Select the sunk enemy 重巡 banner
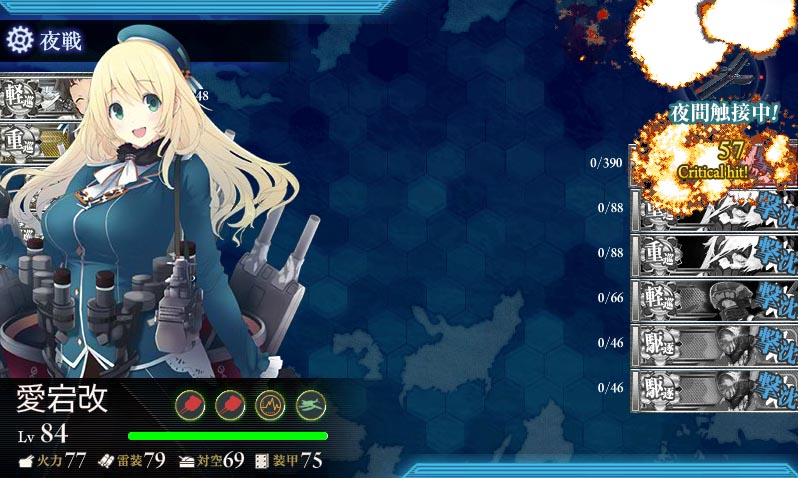The width and height of the screenshot is (798, 478). pos(714,252)
